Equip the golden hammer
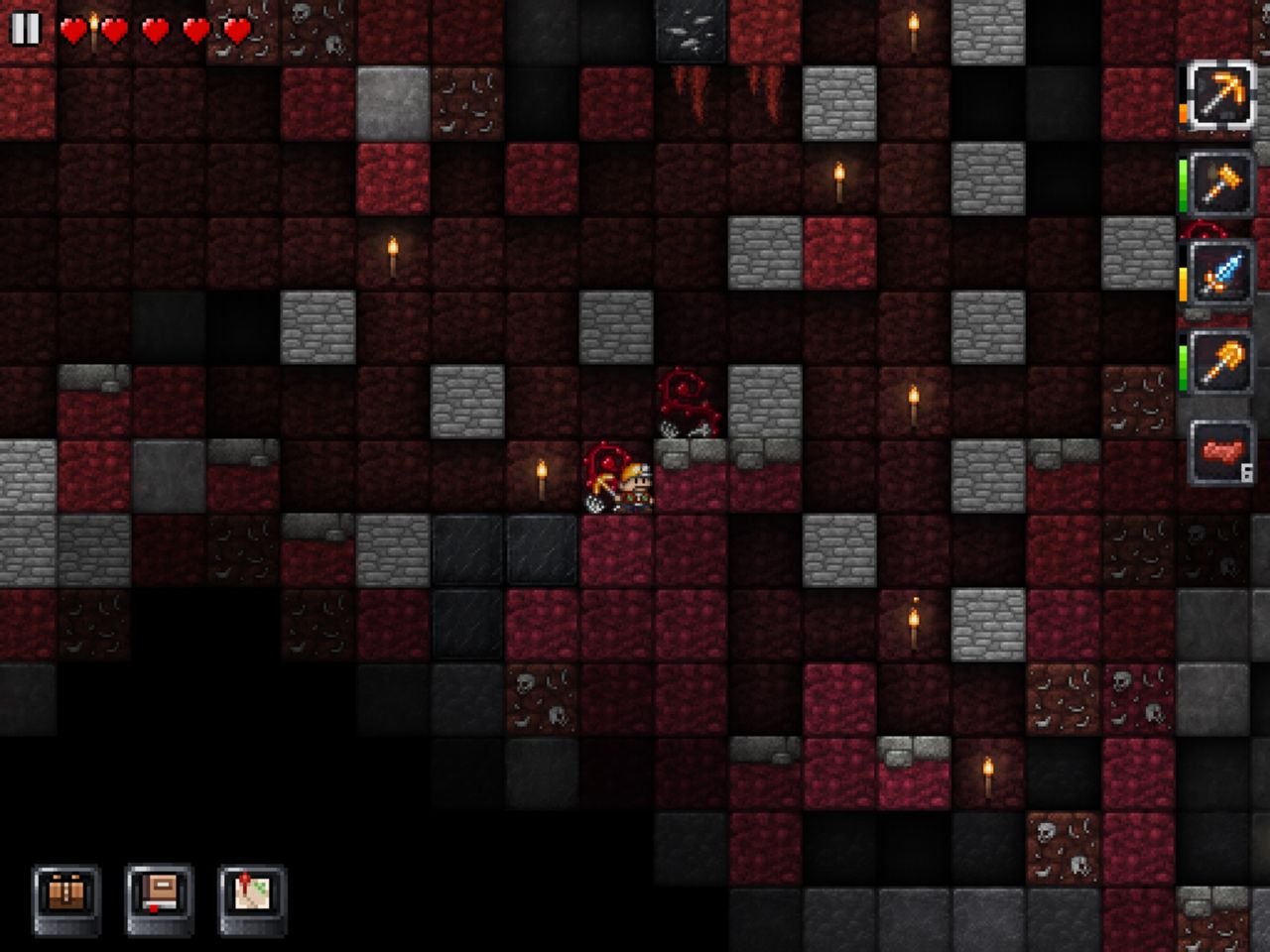 pyautogui.click(x=1219, y=184)
